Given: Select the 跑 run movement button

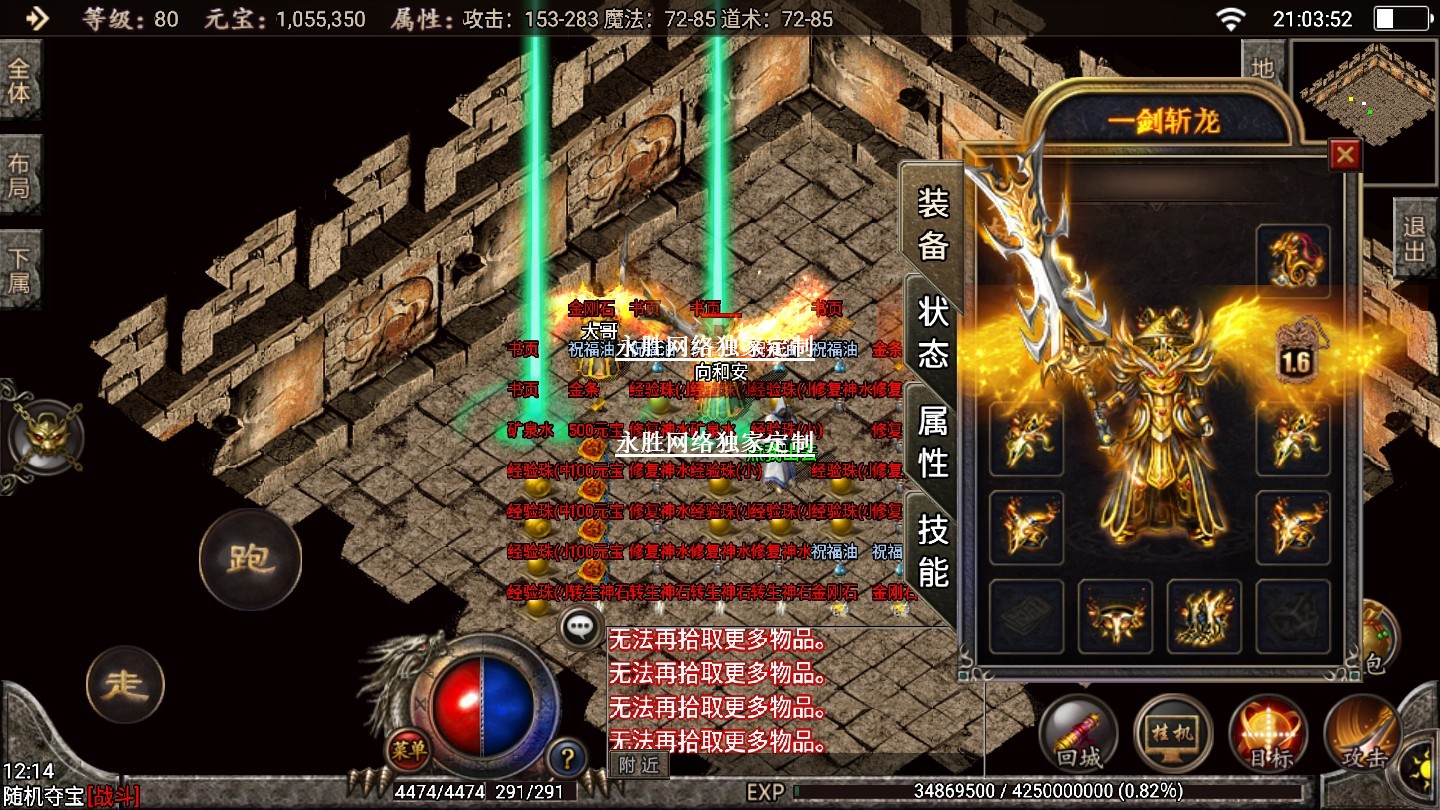Looking at the screenshot, I should coord(250,559).
